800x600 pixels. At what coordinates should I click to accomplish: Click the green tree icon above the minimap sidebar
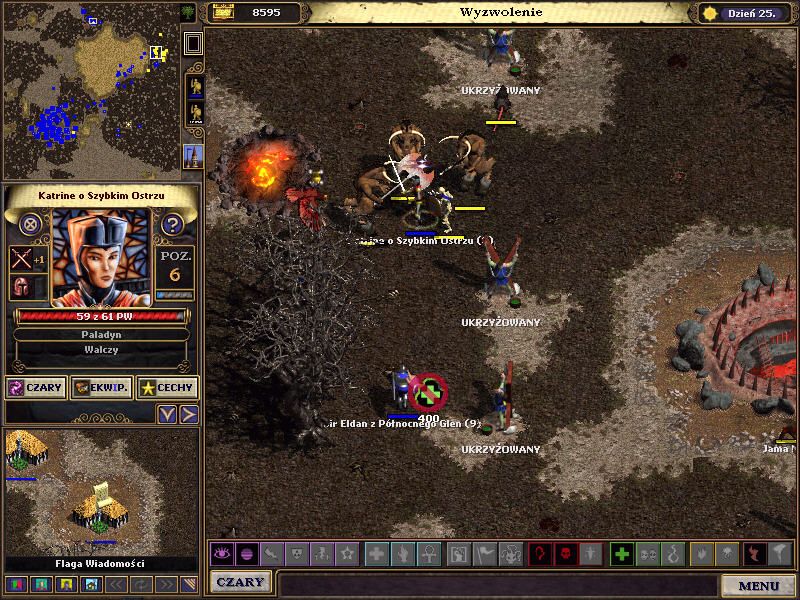(x=189, y=13)
